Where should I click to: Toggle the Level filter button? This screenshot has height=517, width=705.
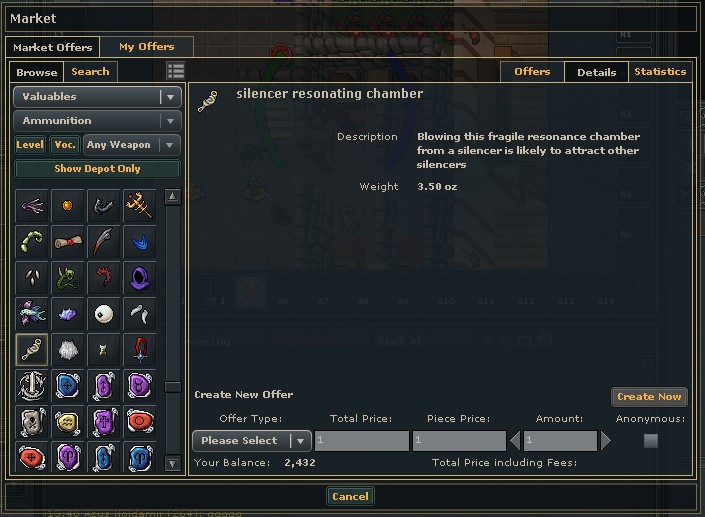[x=30, y=145]
